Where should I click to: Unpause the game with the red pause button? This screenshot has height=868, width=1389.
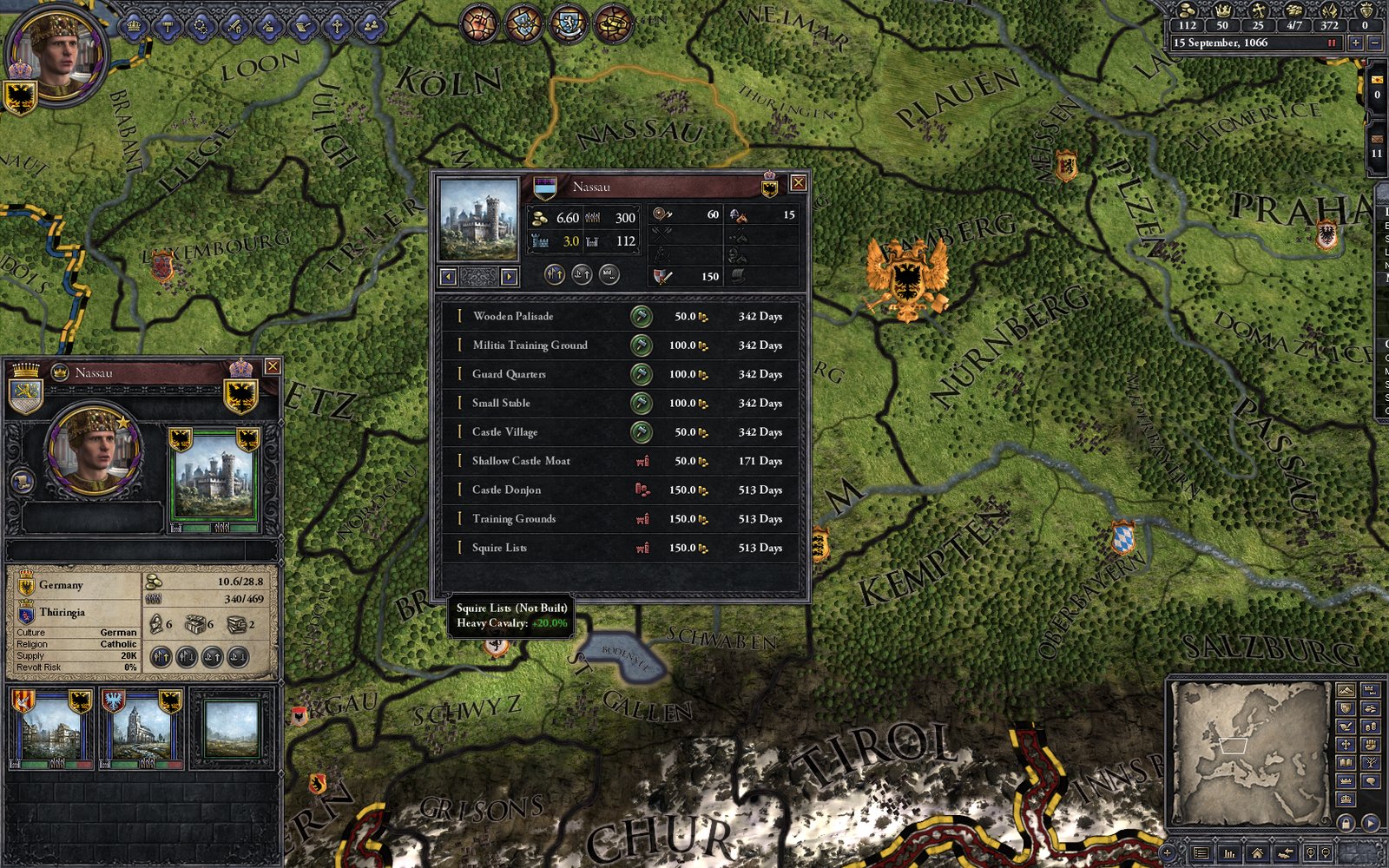click(x=1331, y=42)
